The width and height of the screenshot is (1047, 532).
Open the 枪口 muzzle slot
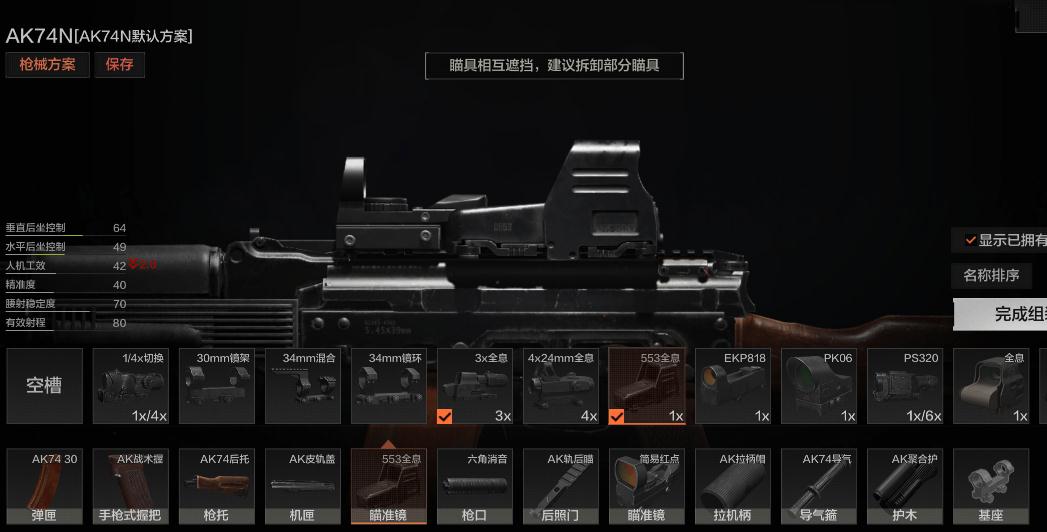click(474, 487)
